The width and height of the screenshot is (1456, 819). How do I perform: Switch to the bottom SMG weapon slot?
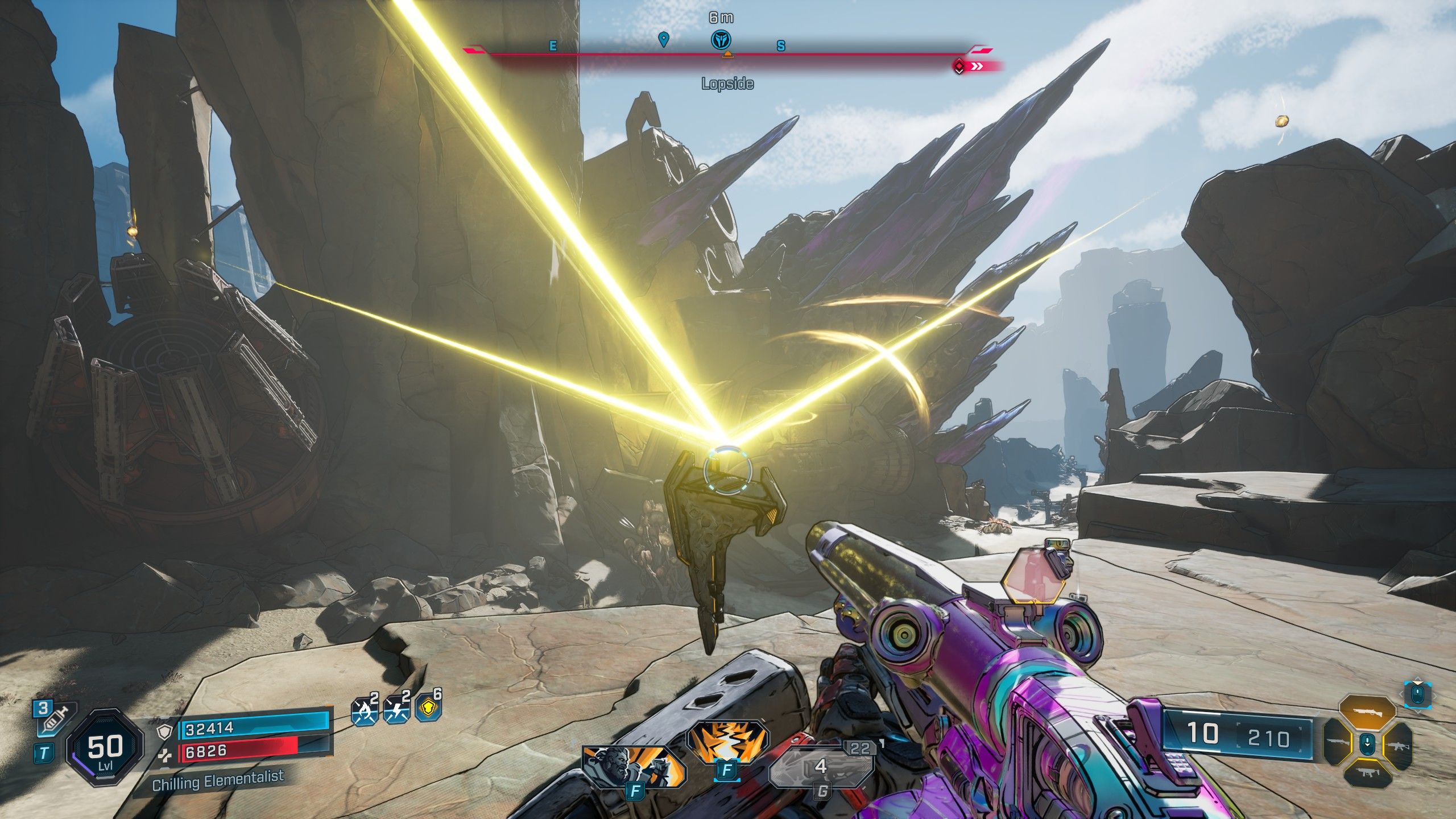(1367, 772)
